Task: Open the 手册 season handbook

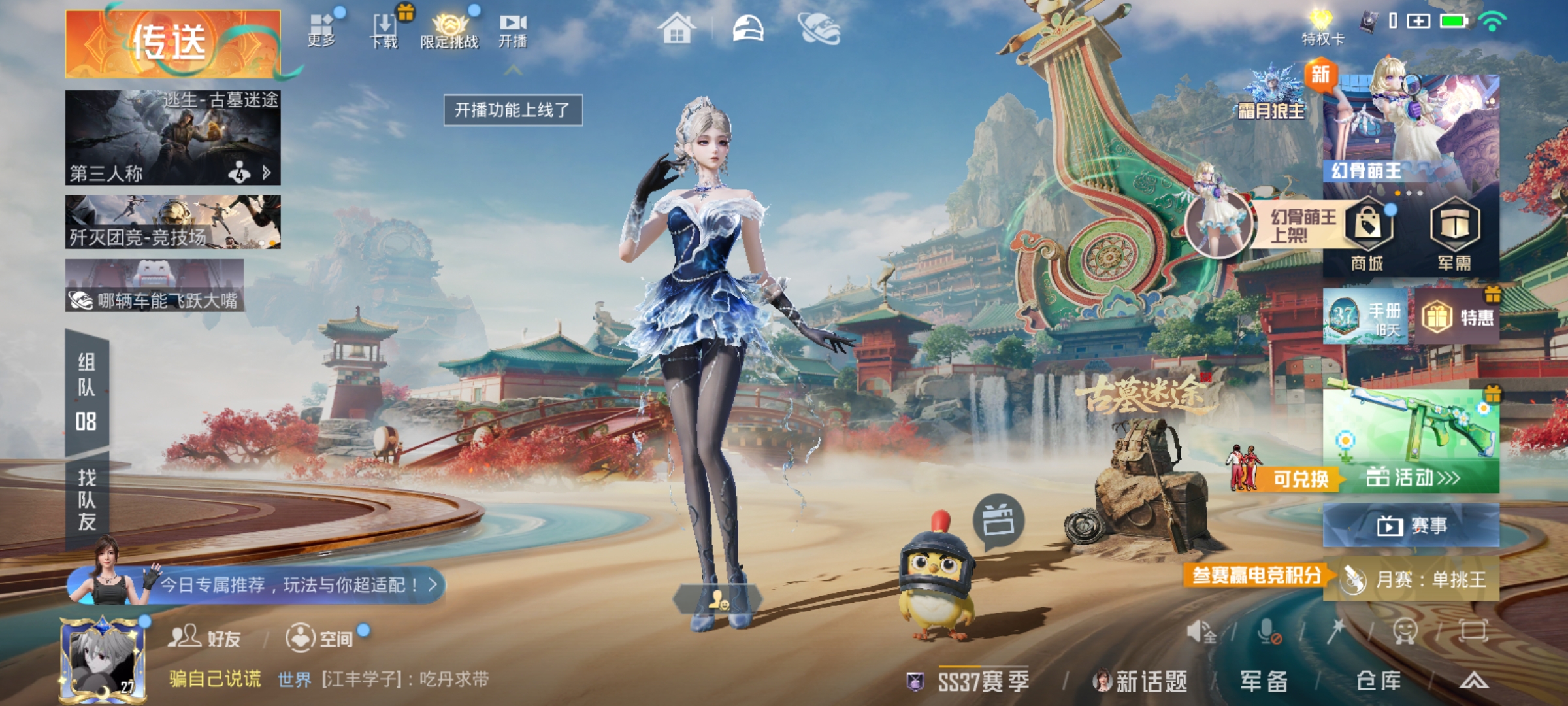Action: coord(1365,317)
